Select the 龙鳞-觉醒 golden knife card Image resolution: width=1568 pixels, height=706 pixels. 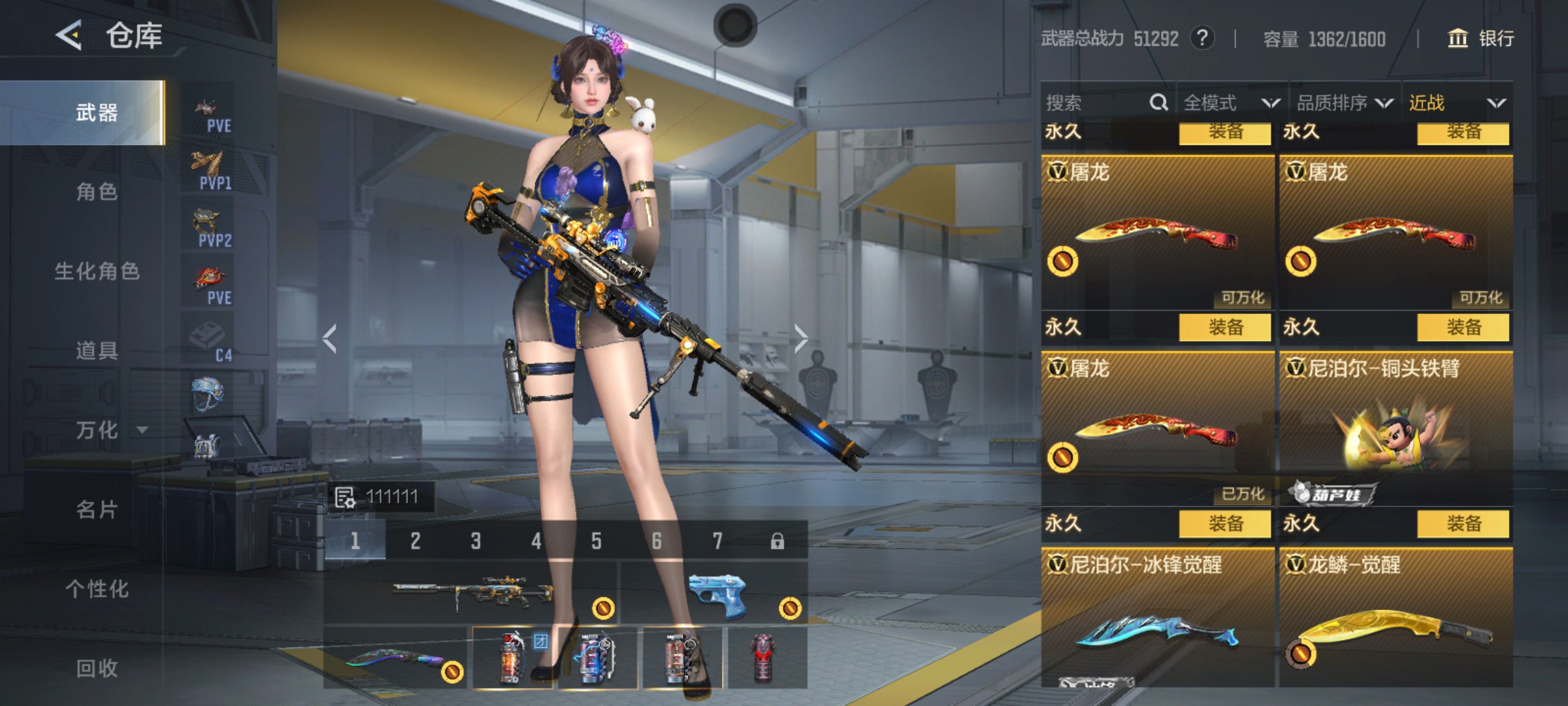(x=1396, y=618)
